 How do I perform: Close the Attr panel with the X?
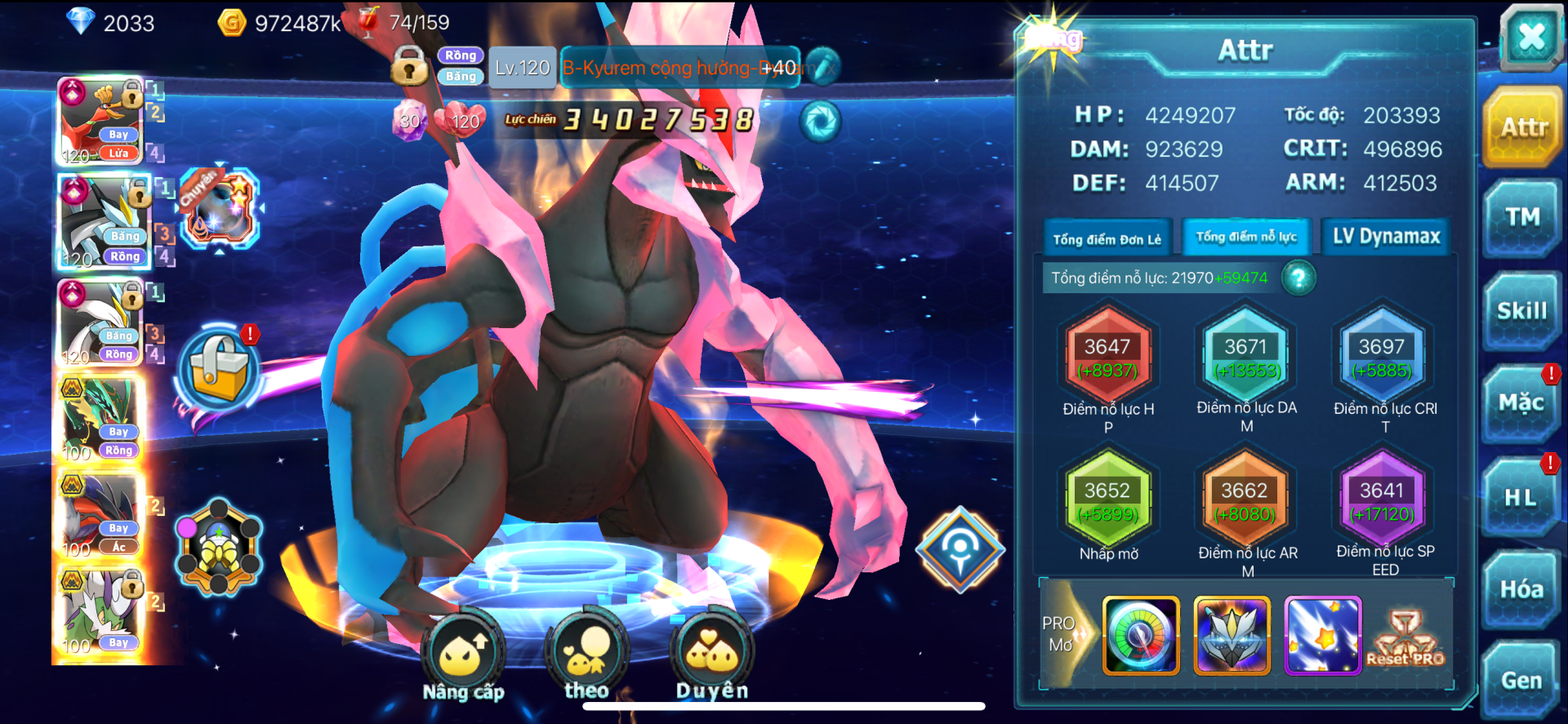pos(1530,38)
